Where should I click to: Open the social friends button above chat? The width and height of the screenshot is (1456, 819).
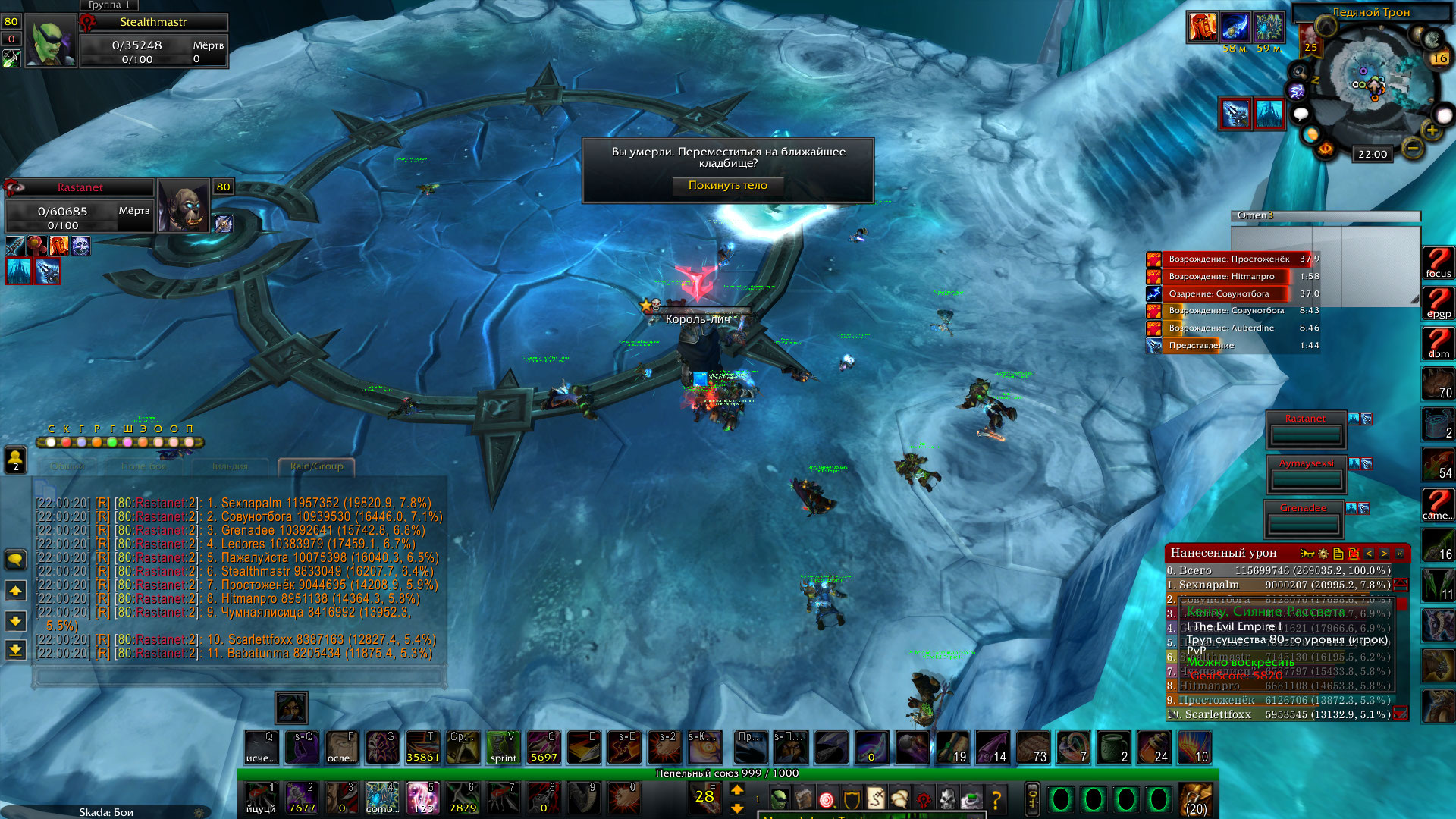tap(16, 459)
